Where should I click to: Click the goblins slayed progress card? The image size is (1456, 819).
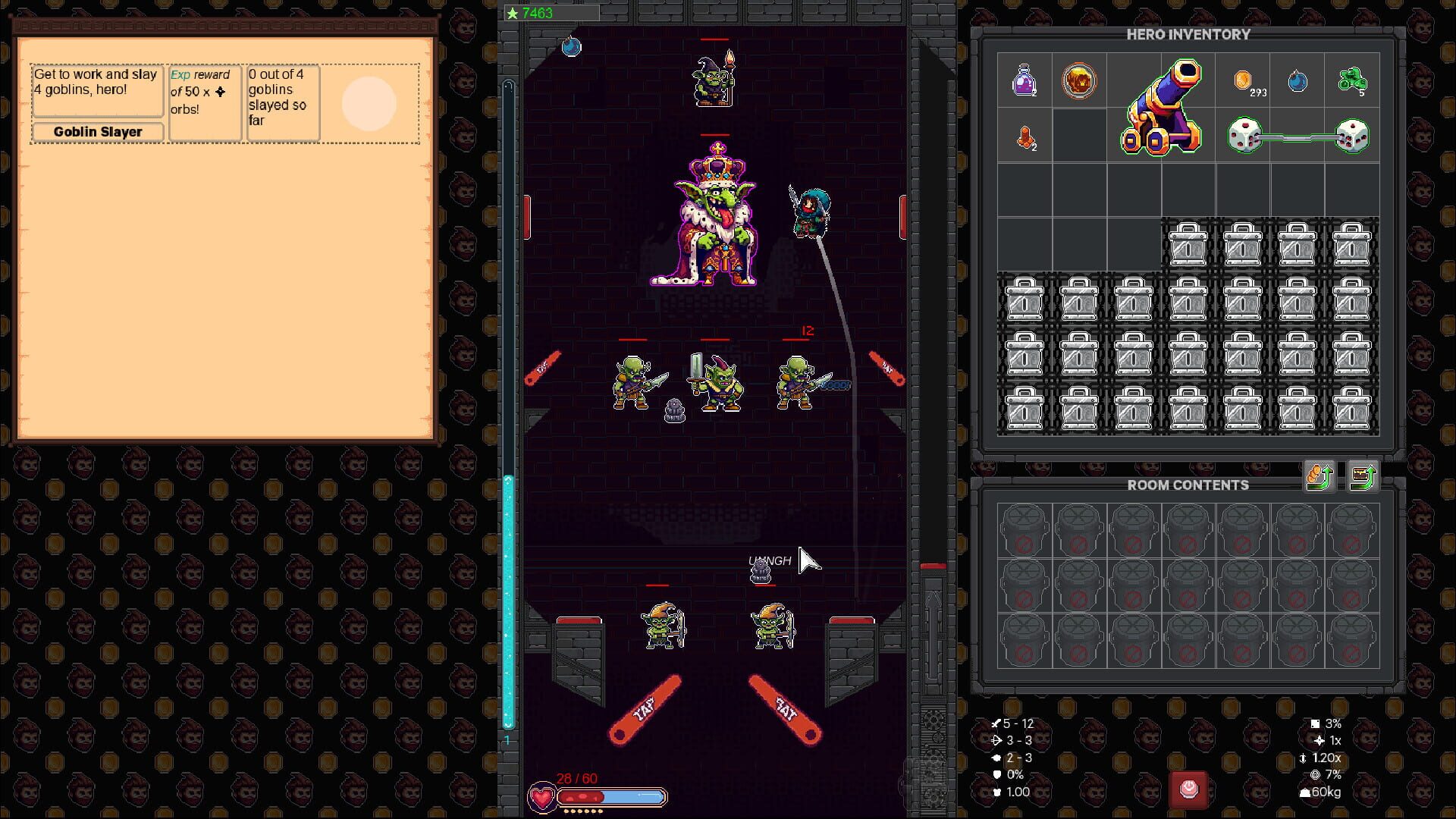(x=281, y=103)
